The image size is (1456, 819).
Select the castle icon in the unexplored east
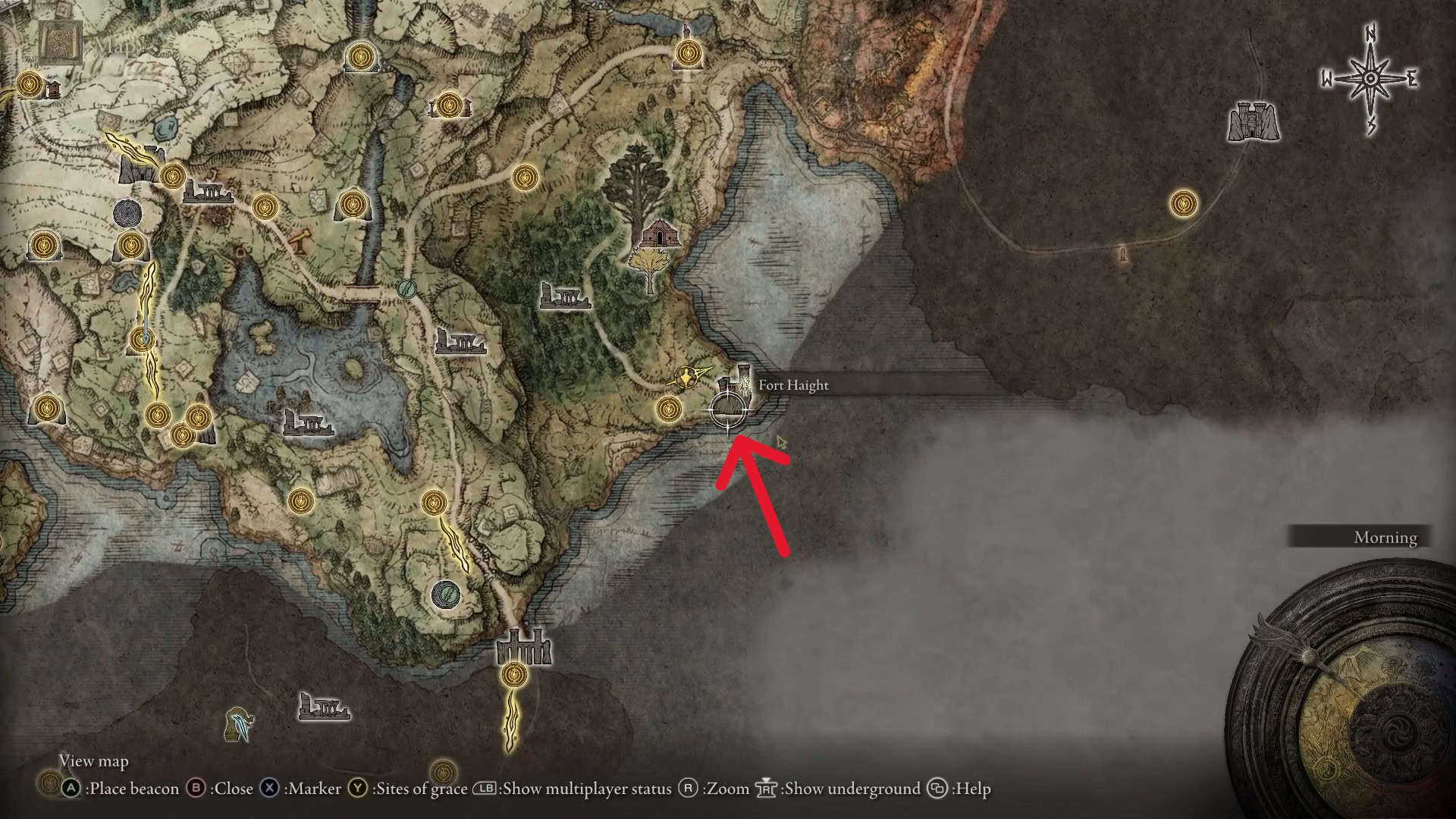(1254, 121)
